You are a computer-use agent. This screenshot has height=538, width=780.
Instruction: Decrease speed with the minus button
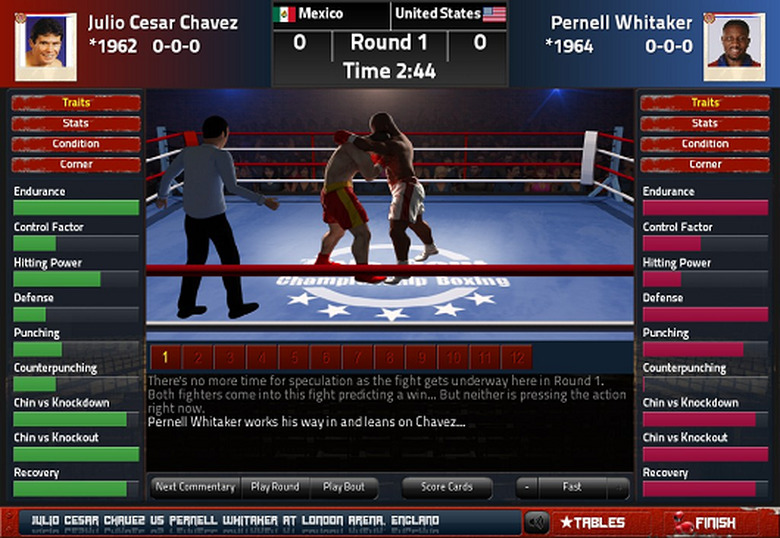pos(526,487)
